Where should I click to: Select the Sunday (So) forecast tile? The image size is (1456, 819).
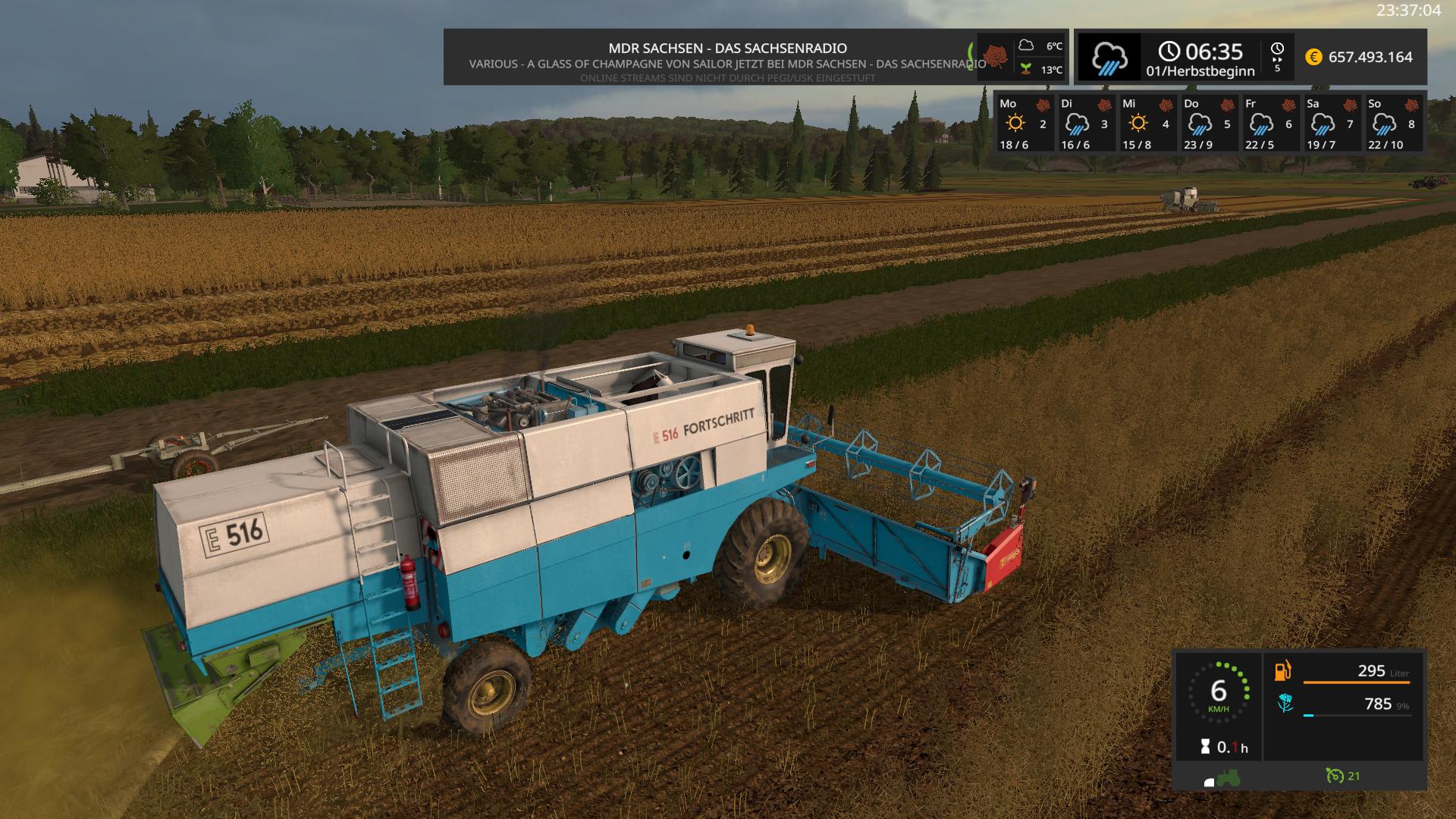1394,123
